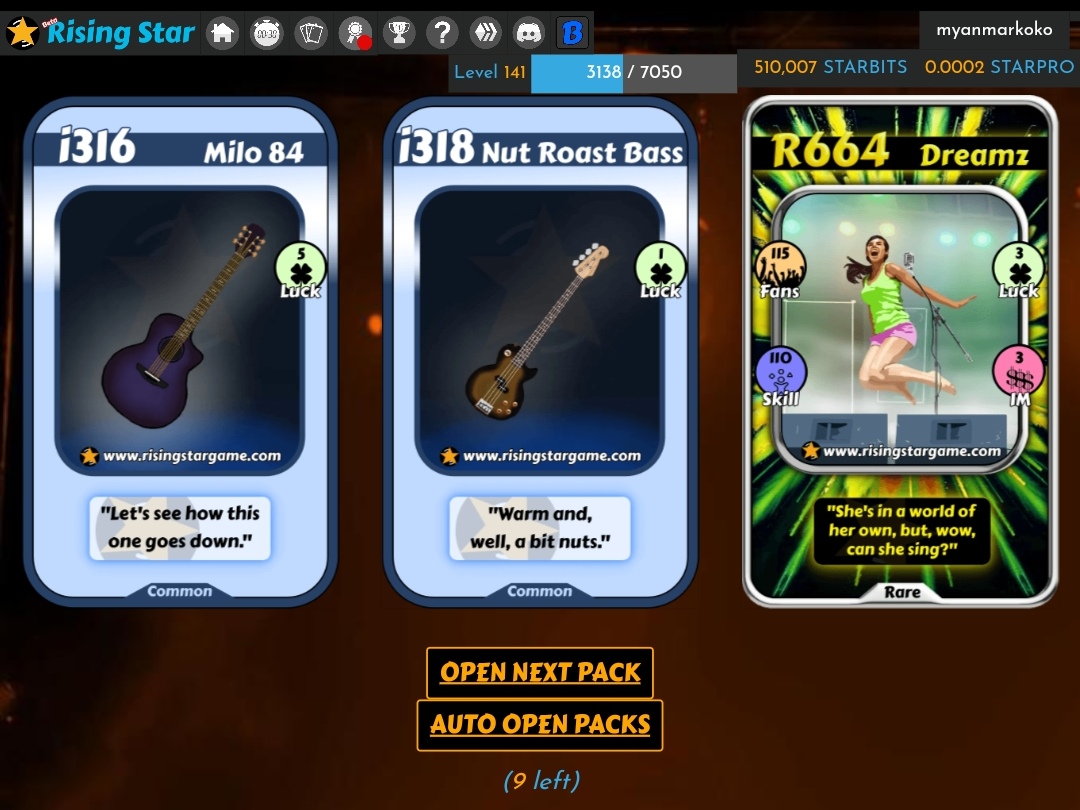The height and width of the screenshot is (810, 1080).
Task: Open the trophy rankings icon
Action: [x=399, y=34]
